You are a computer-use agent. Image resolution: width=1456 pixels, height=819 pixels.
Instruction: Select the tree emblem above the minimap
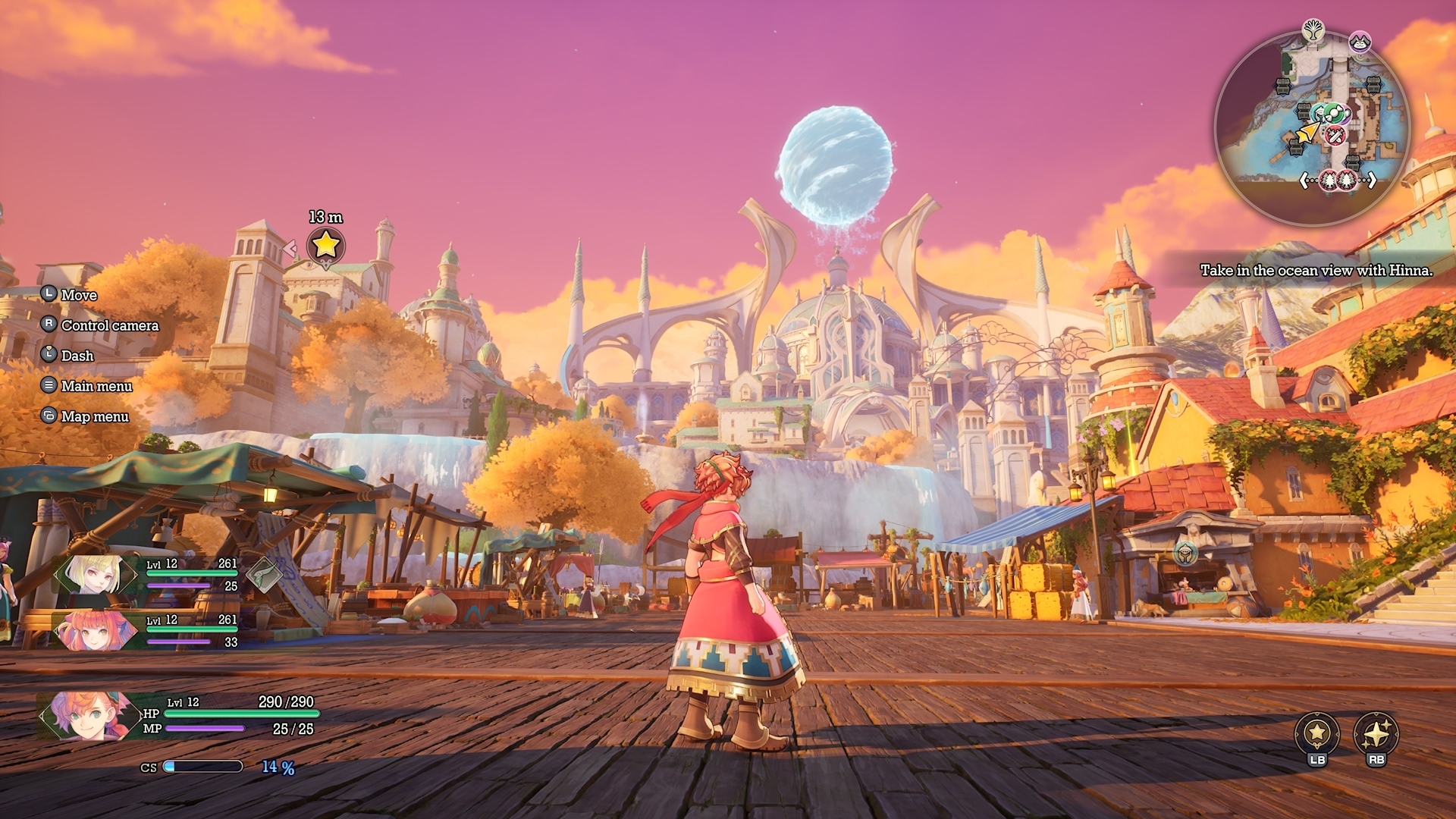click(1313, 31)
